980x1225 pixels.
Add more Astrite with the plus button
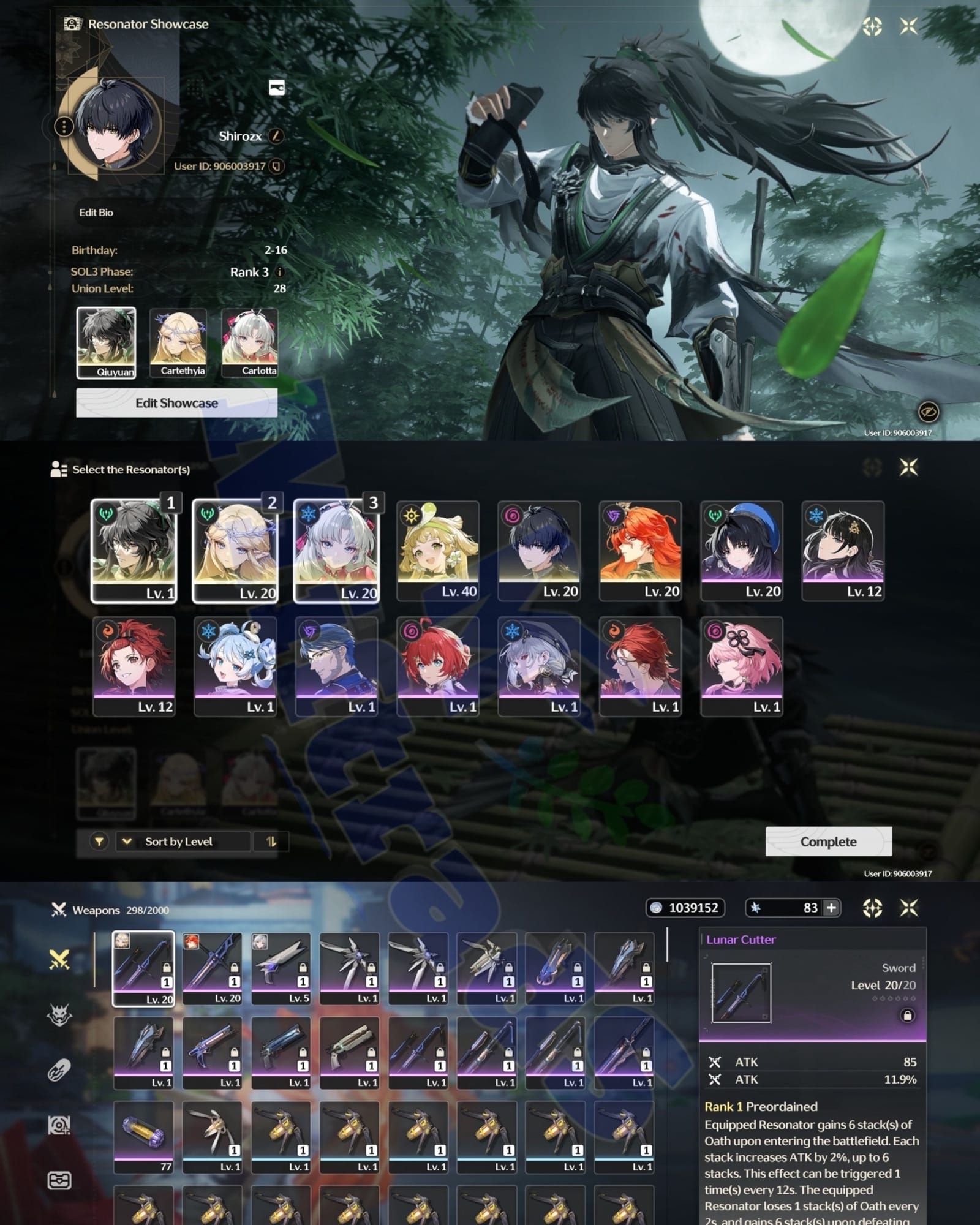click(831, 908)
